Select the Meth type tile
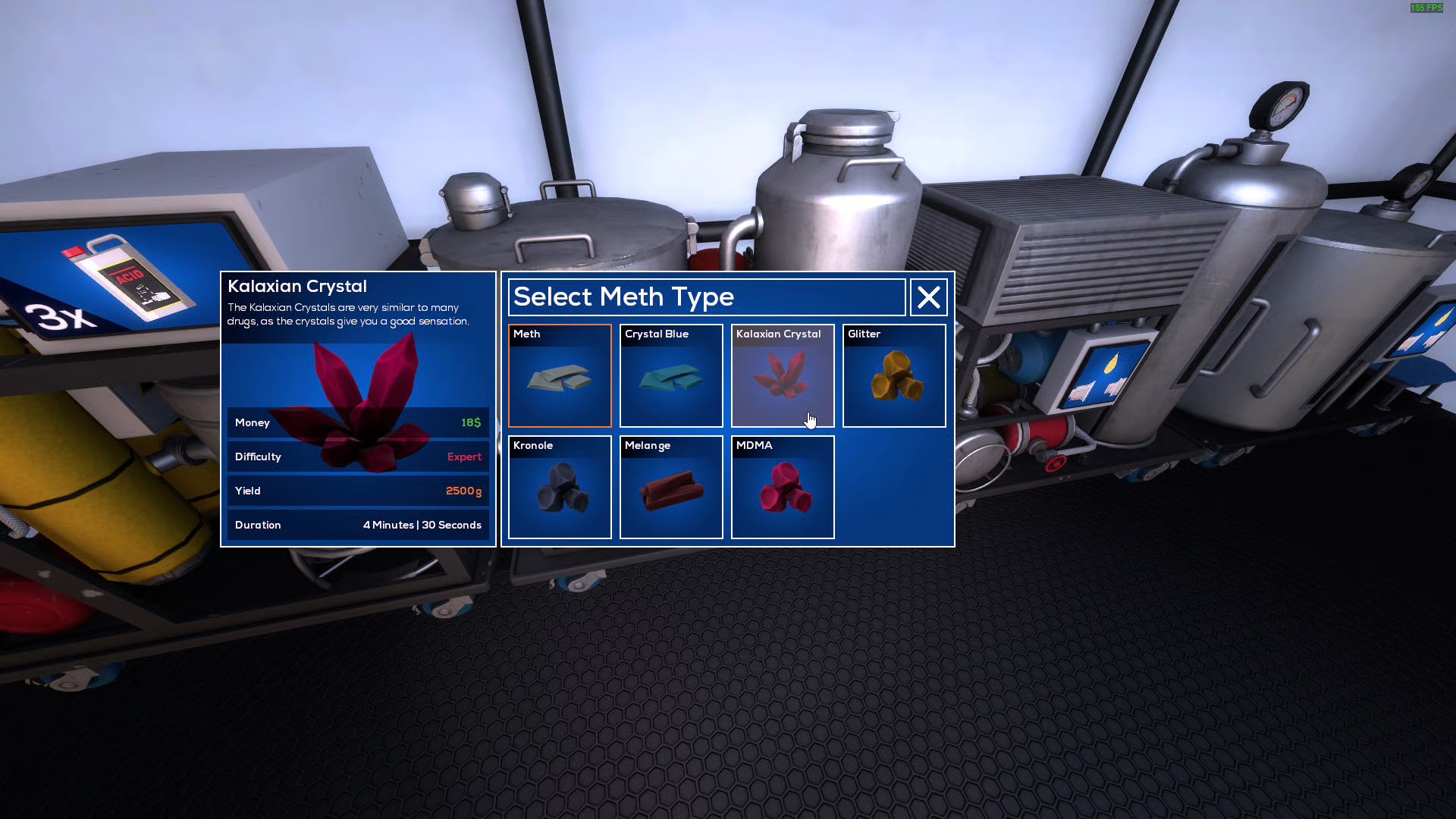The height and width of the screenshot is (819, 1456). pos(560,376)
